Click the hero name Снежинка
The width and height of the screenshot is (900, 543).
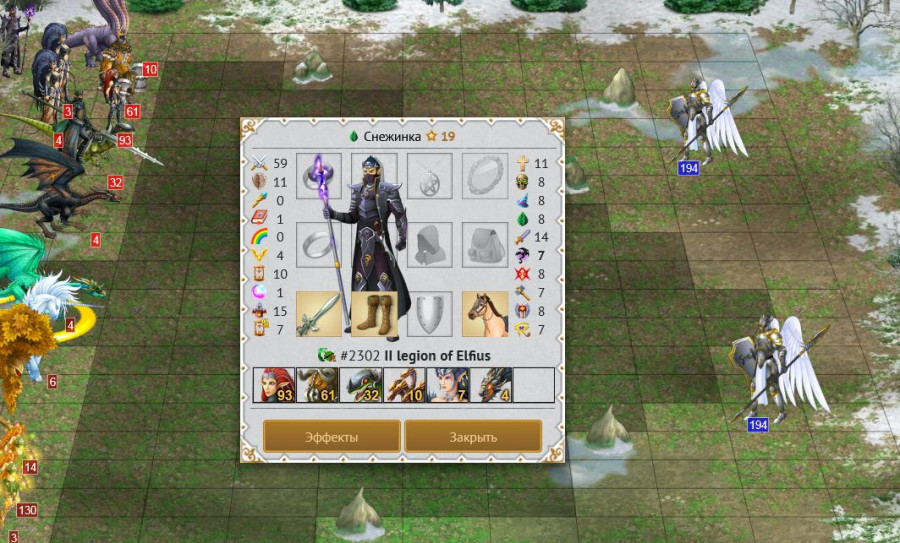pos(391,136)
